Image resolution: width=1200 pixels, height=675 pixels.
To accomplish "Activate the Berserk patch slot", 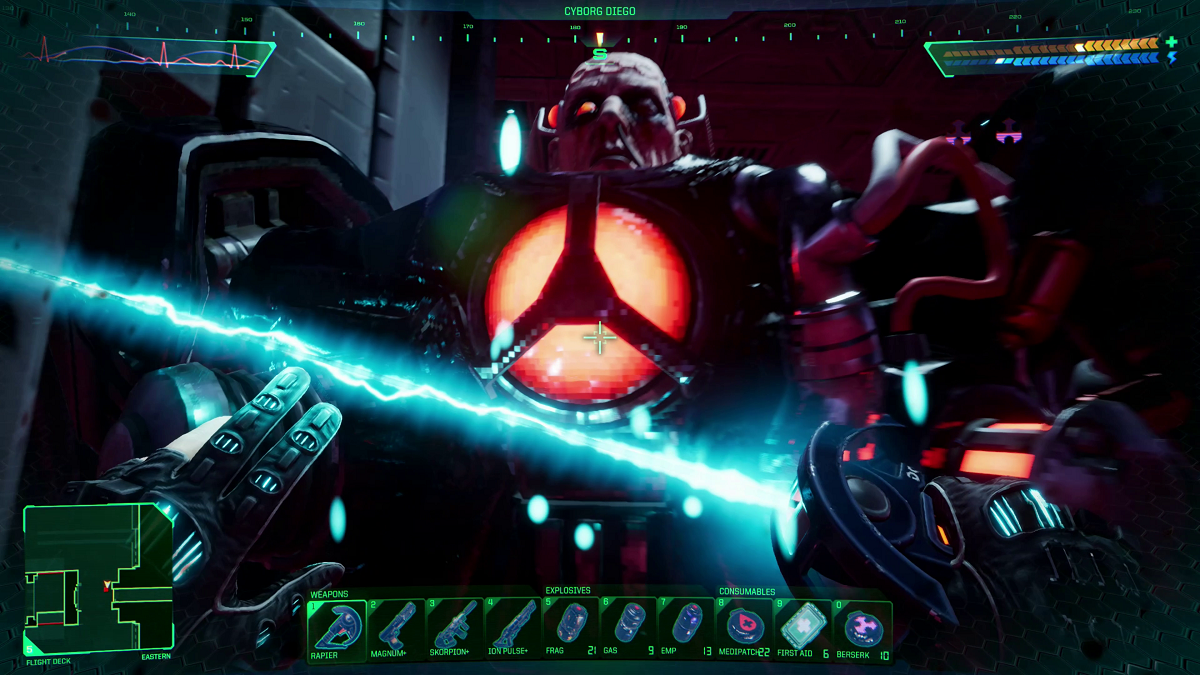I will point(862,628).
